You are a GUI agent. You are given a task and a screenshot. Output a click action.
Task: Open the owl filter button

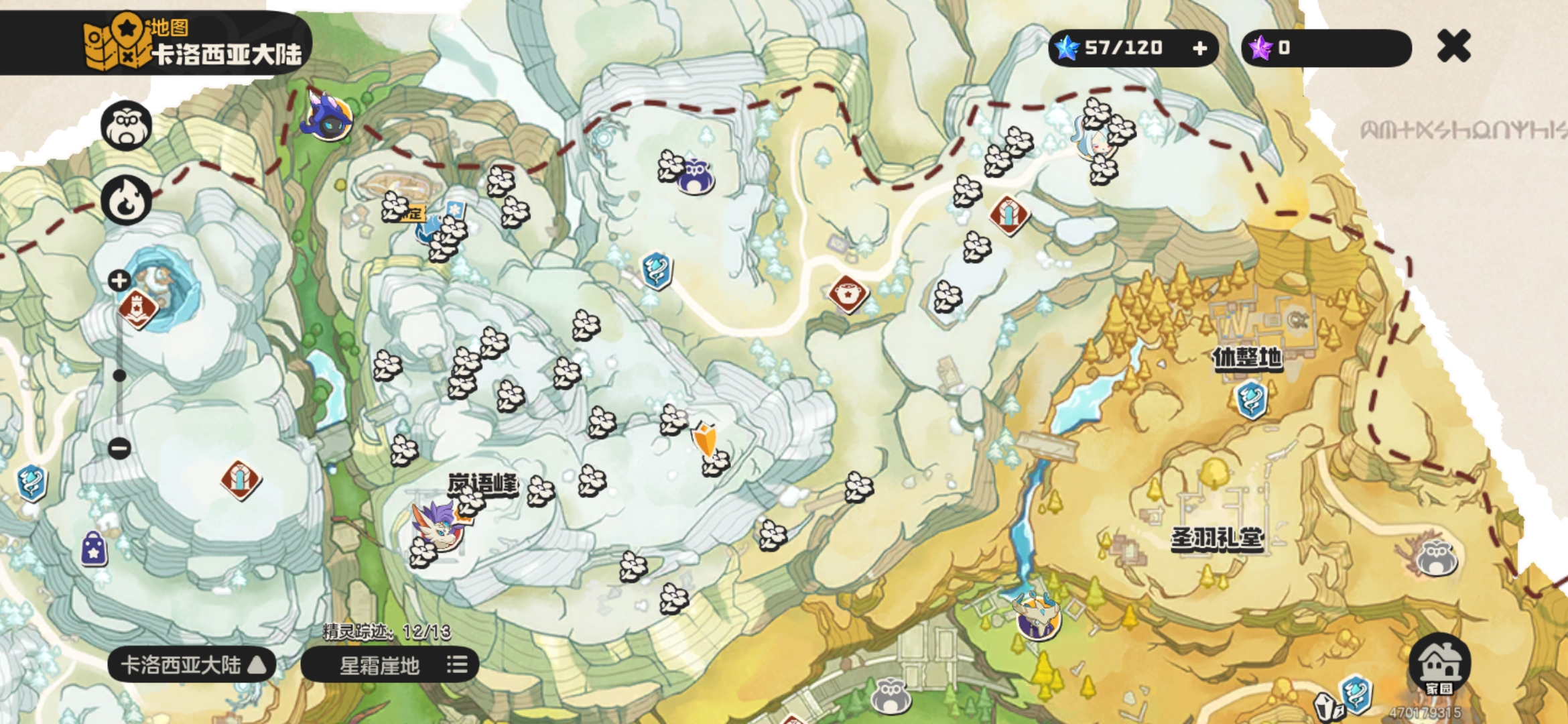[126, 125]
